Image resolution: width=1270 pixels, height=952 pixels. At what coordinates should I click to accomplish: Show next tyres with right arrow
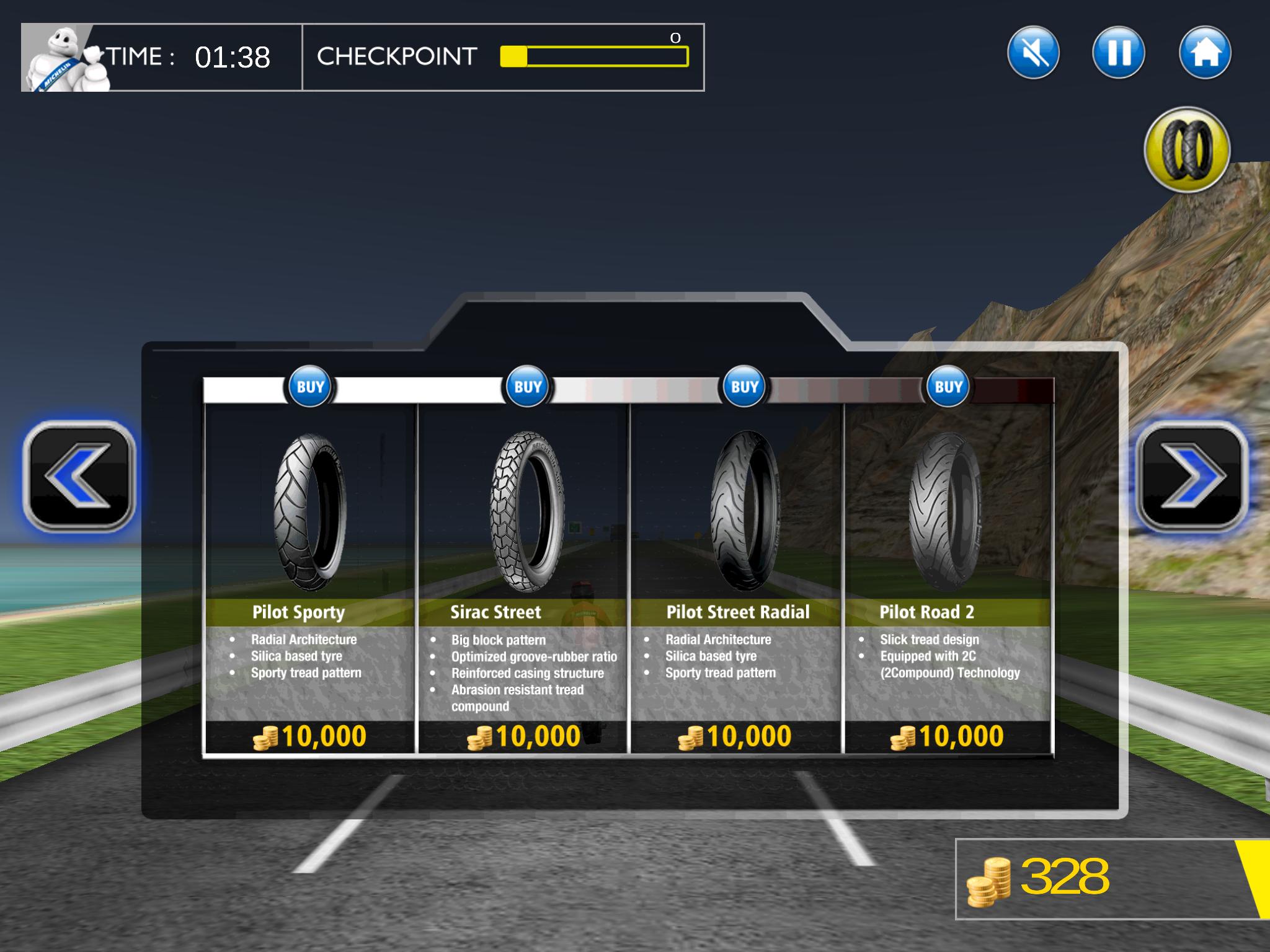coord(1191,475)
